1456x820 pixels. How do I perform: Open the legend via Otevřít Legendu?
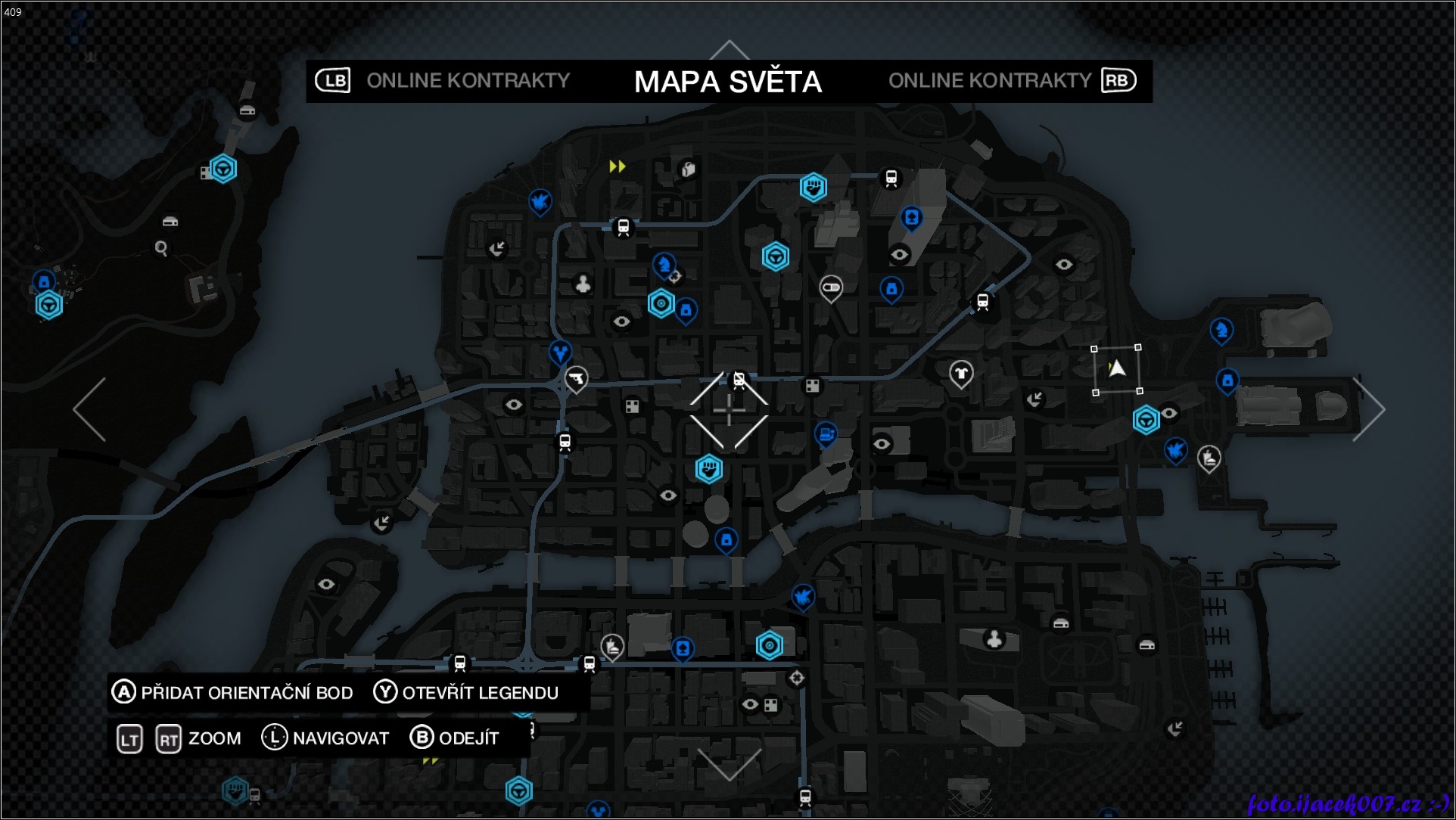[466, 692]
